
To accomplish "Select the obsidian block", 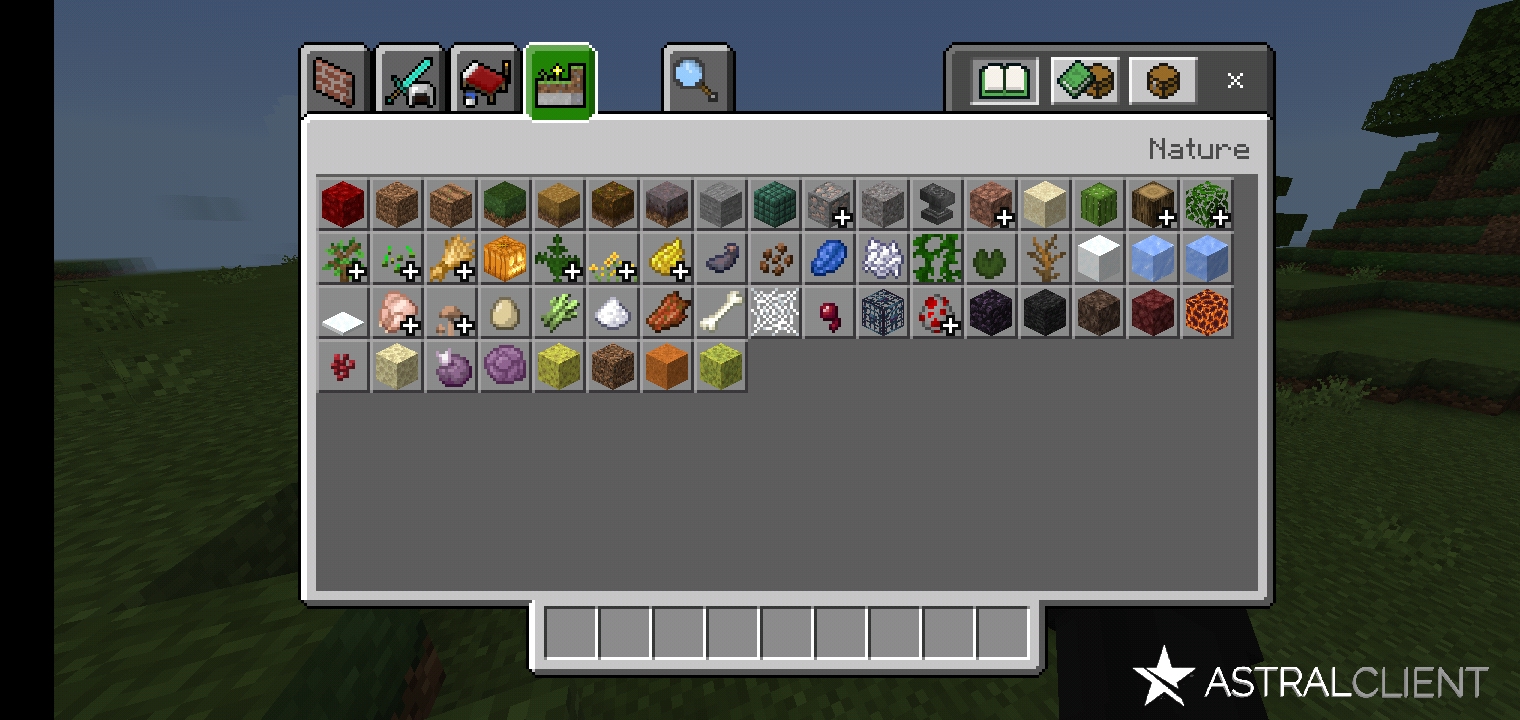I will [x=991, y=312].
